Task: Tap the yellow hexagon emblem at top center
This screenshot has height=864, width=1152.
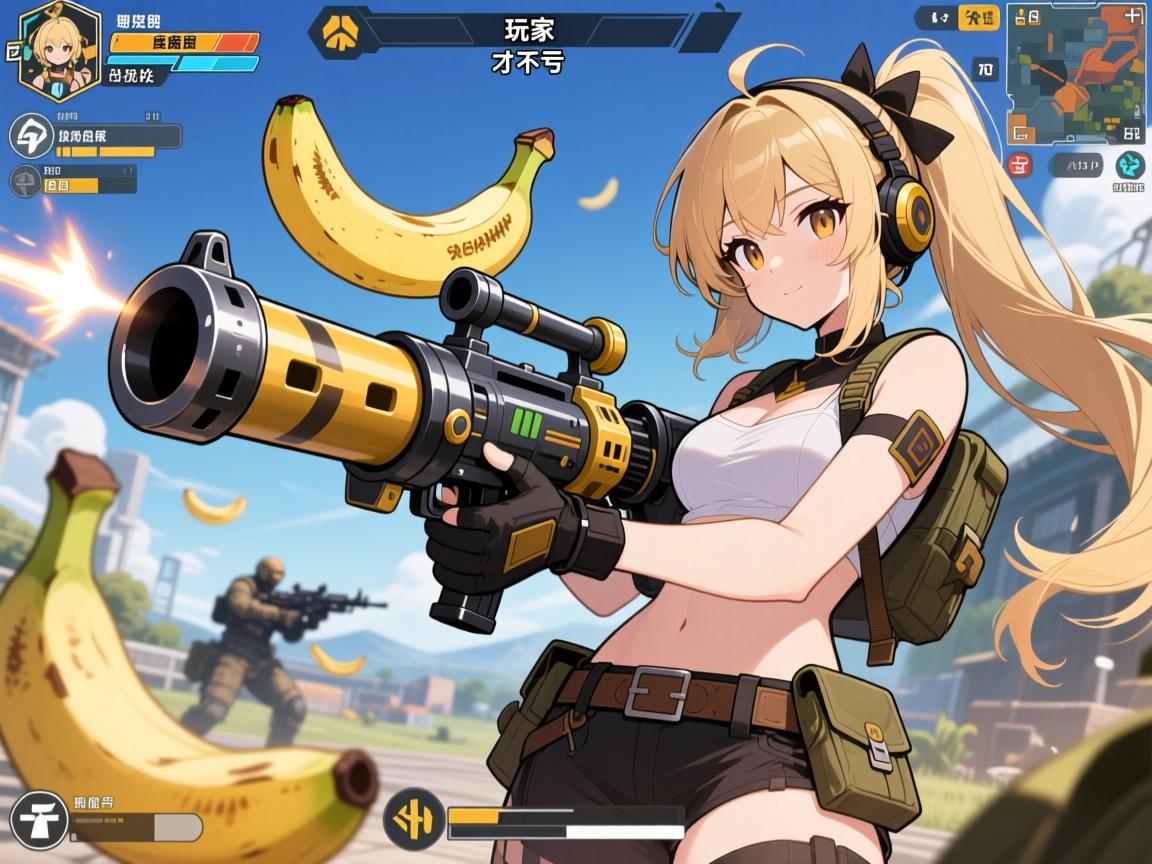Action: point(337,32)
